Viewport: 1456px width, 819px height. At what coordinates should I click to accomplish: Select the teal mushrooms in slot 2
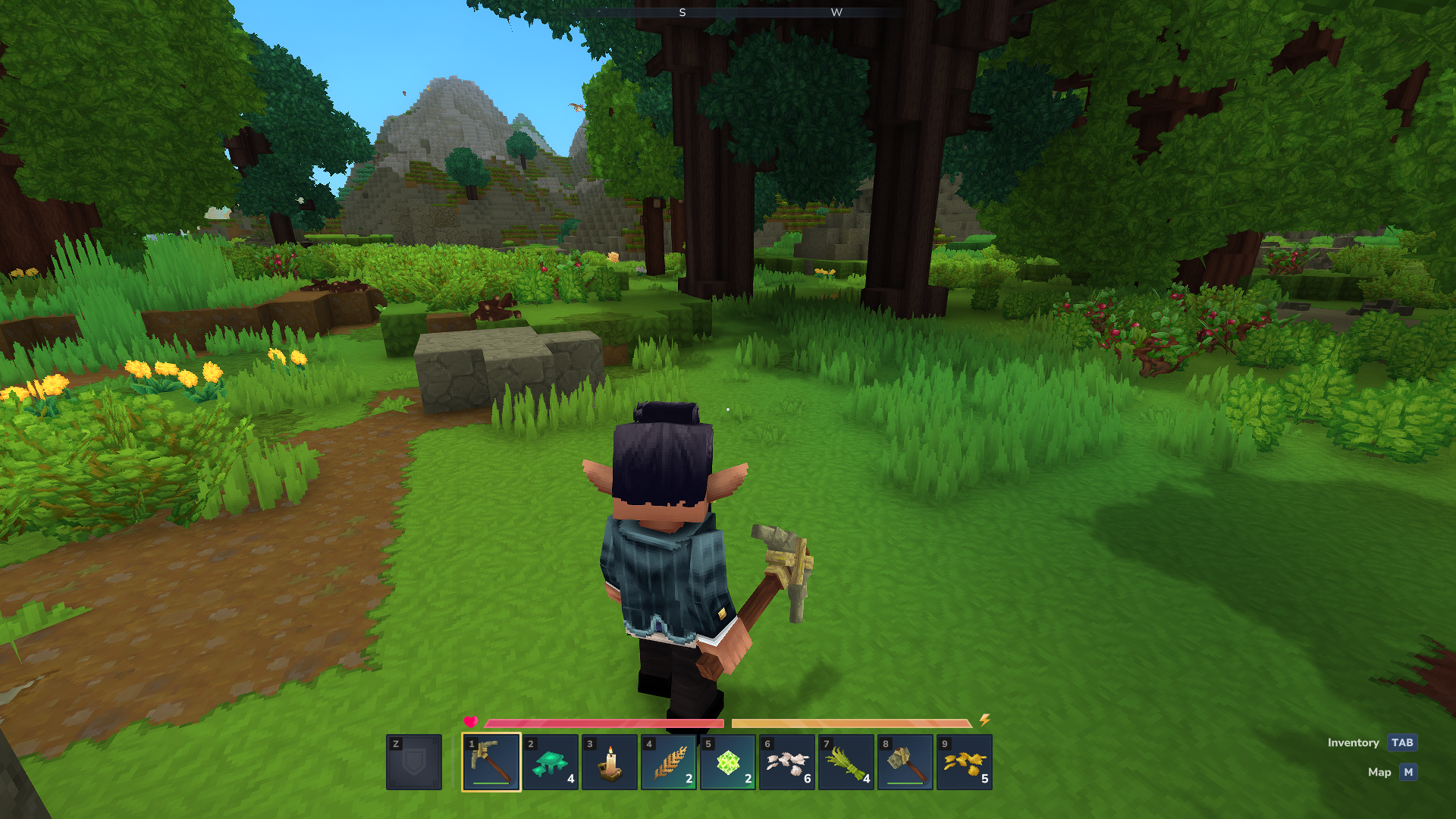click(x=549, y=762)
